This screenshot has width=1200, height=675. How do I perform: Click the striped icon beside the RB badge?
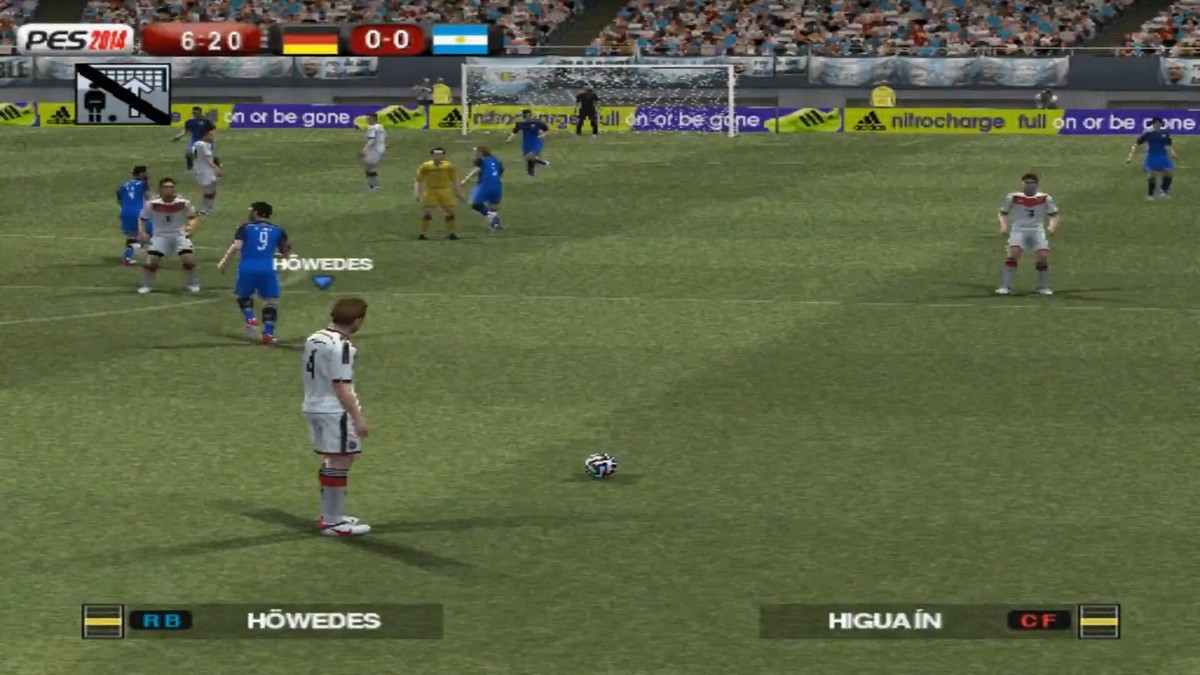coord(103,621)
